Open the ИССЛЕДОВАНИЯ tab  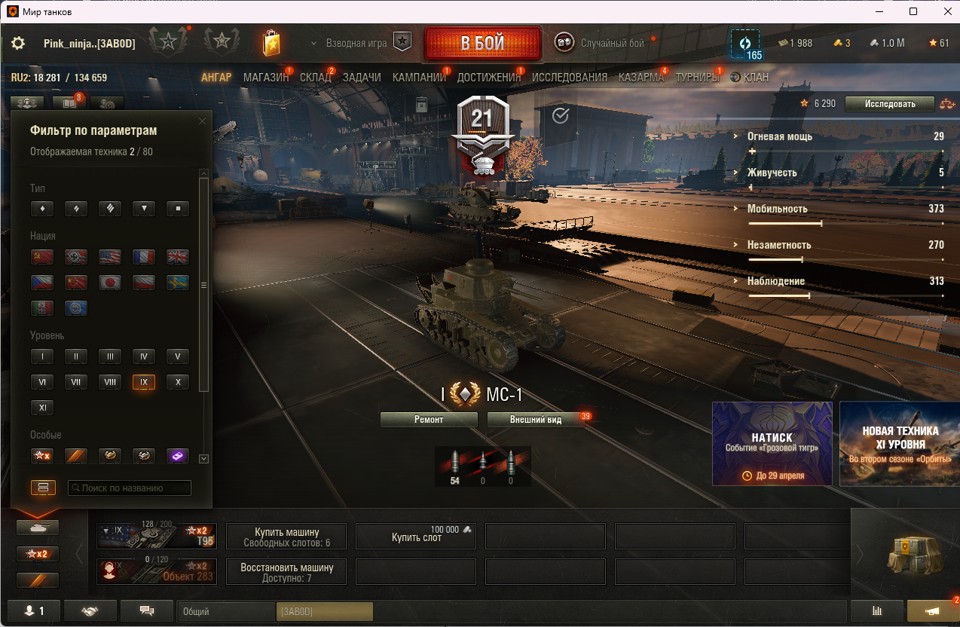[569, 77]
